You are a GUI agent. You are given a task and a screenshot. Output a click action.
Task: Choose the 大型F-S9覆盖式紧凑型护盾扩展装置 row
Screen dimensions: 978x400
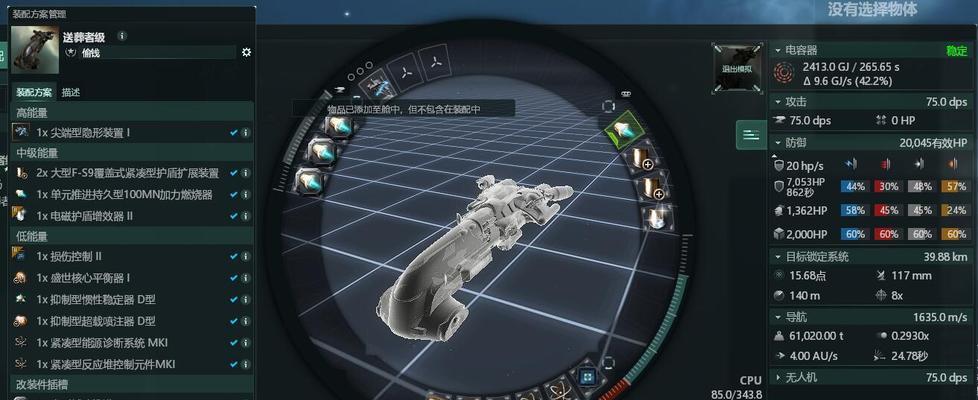[127, 173]
